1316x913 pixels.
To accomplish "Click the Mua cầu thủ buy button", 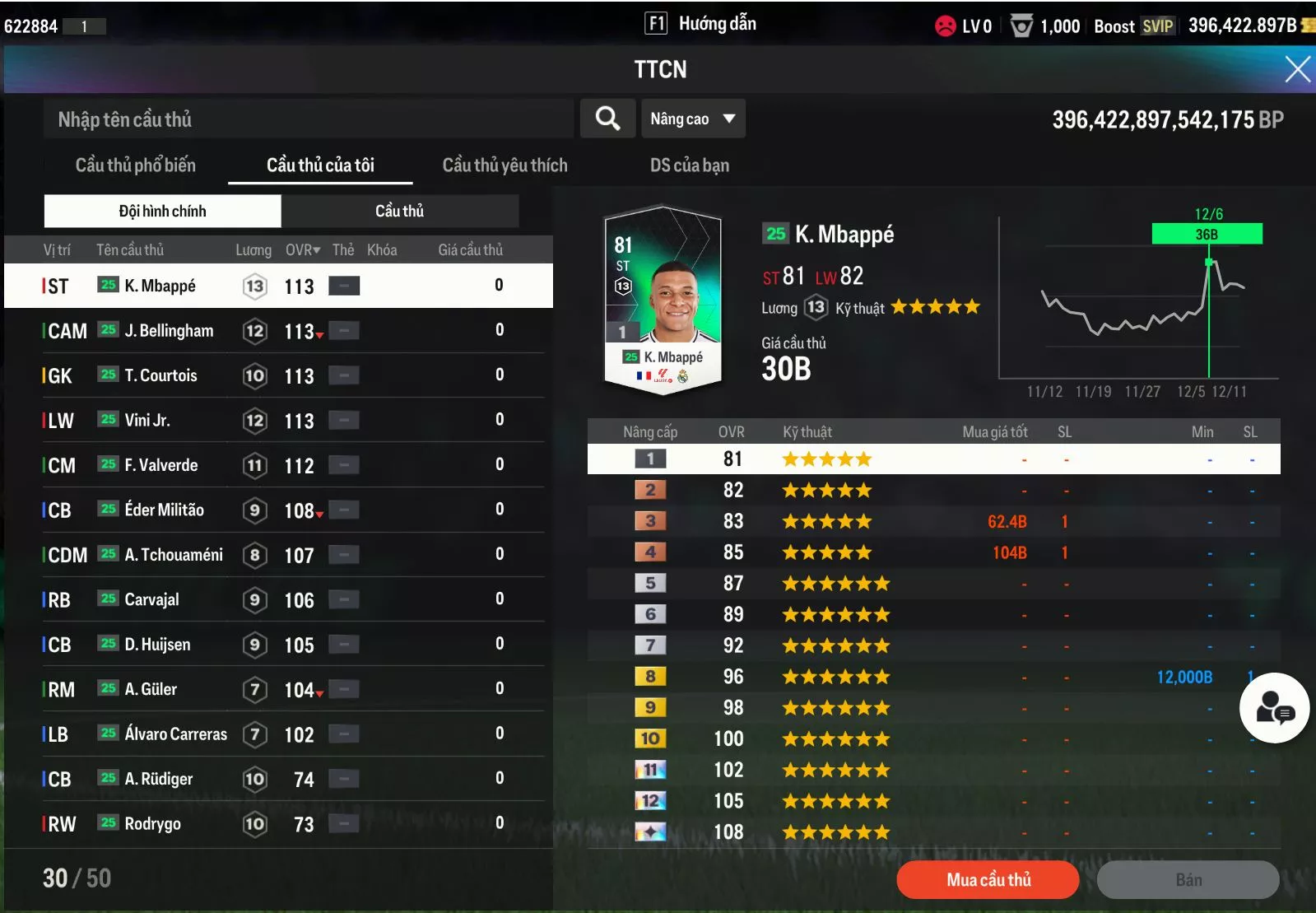I will pyautogui.click(x=988, y=880).
